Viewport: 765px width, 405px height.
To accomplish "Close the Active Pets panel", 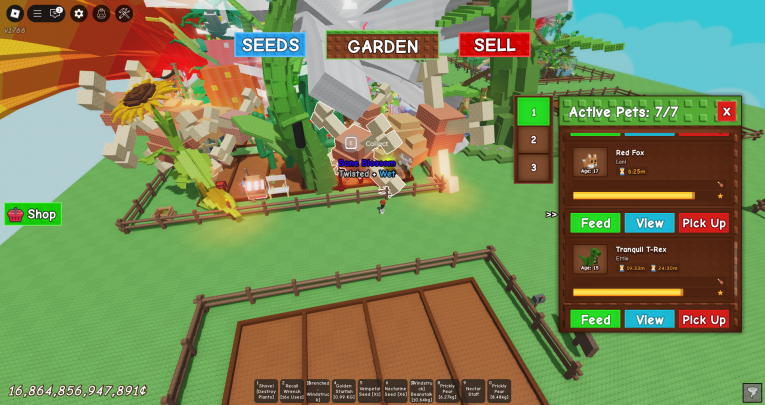I will pyautogui.click(x=726, y=112).
